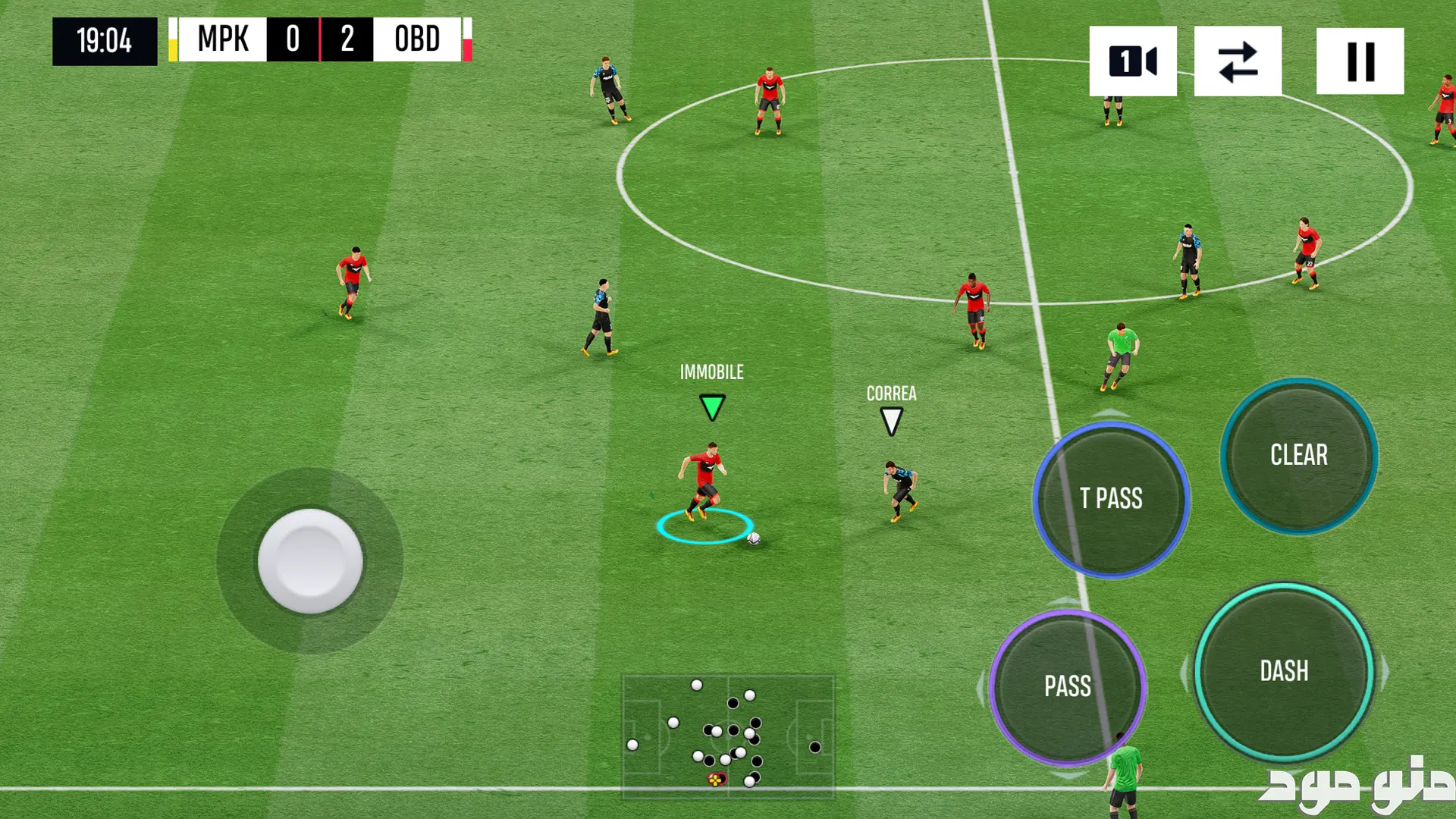Pause the match
1456x819 pixels.
pyautogui.click(x=1360, y=61)
